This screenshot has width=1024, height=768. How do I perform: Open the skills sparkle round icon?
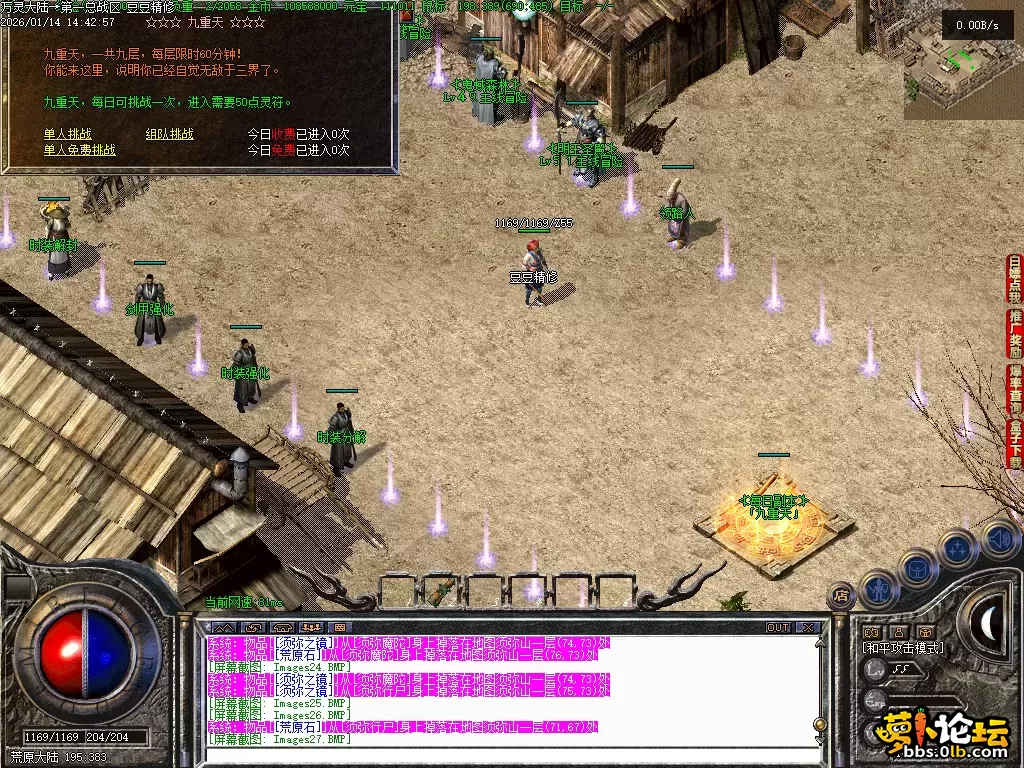958,548
